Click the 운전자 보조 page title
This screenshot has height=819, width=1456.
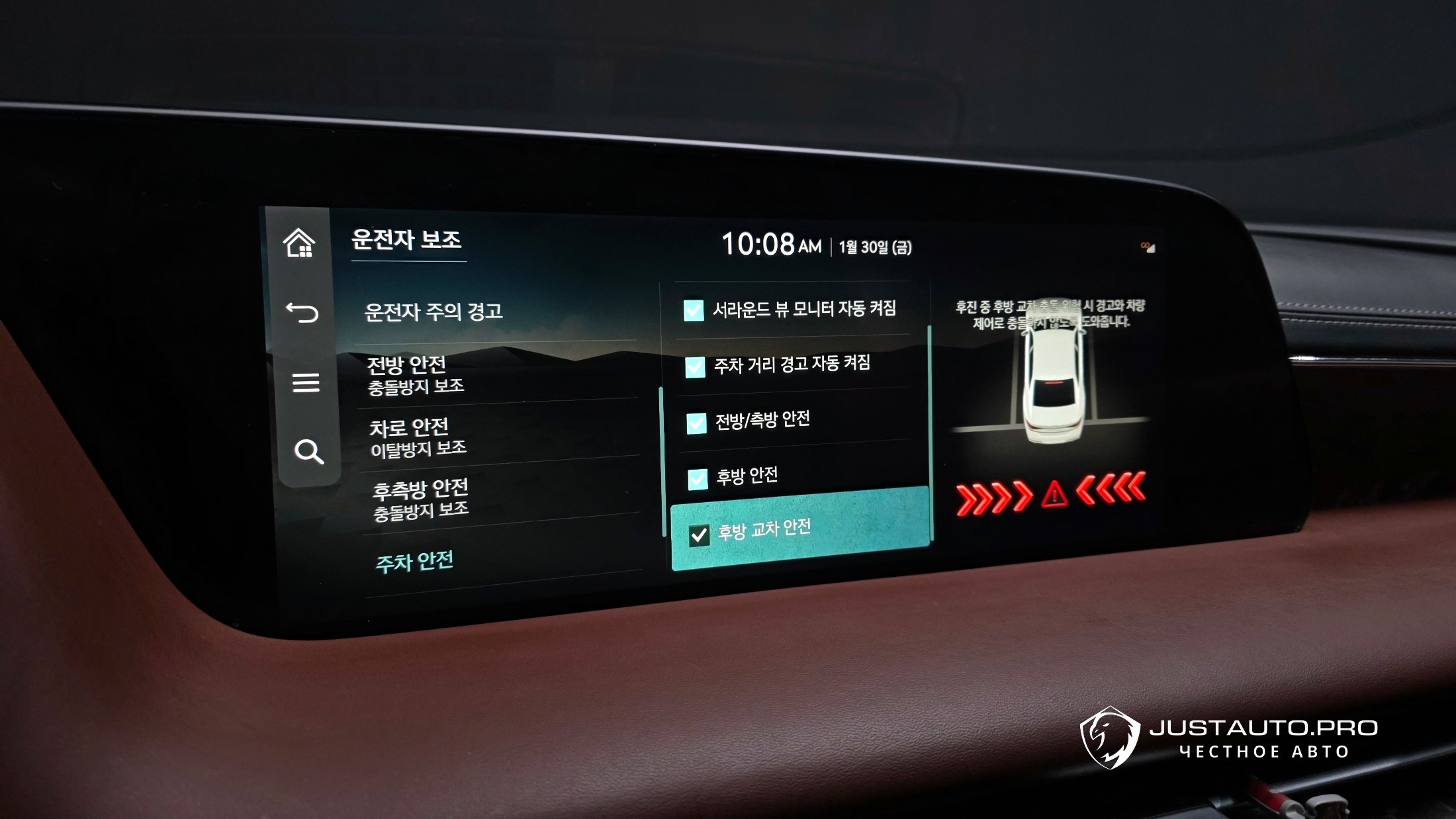(x=406, y=239)
